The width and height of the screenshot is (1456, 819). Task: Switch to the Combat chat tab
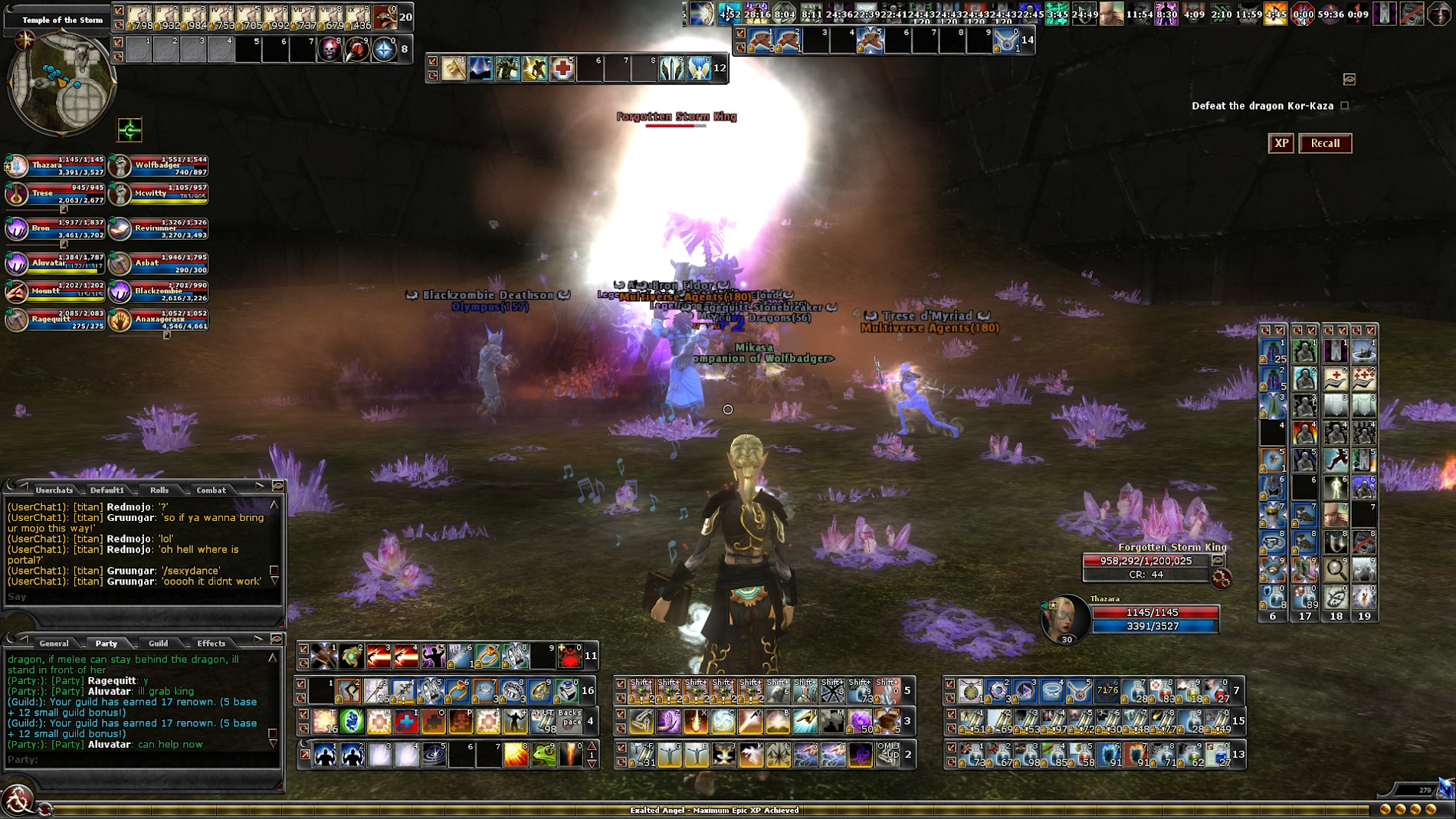point(211,490)
